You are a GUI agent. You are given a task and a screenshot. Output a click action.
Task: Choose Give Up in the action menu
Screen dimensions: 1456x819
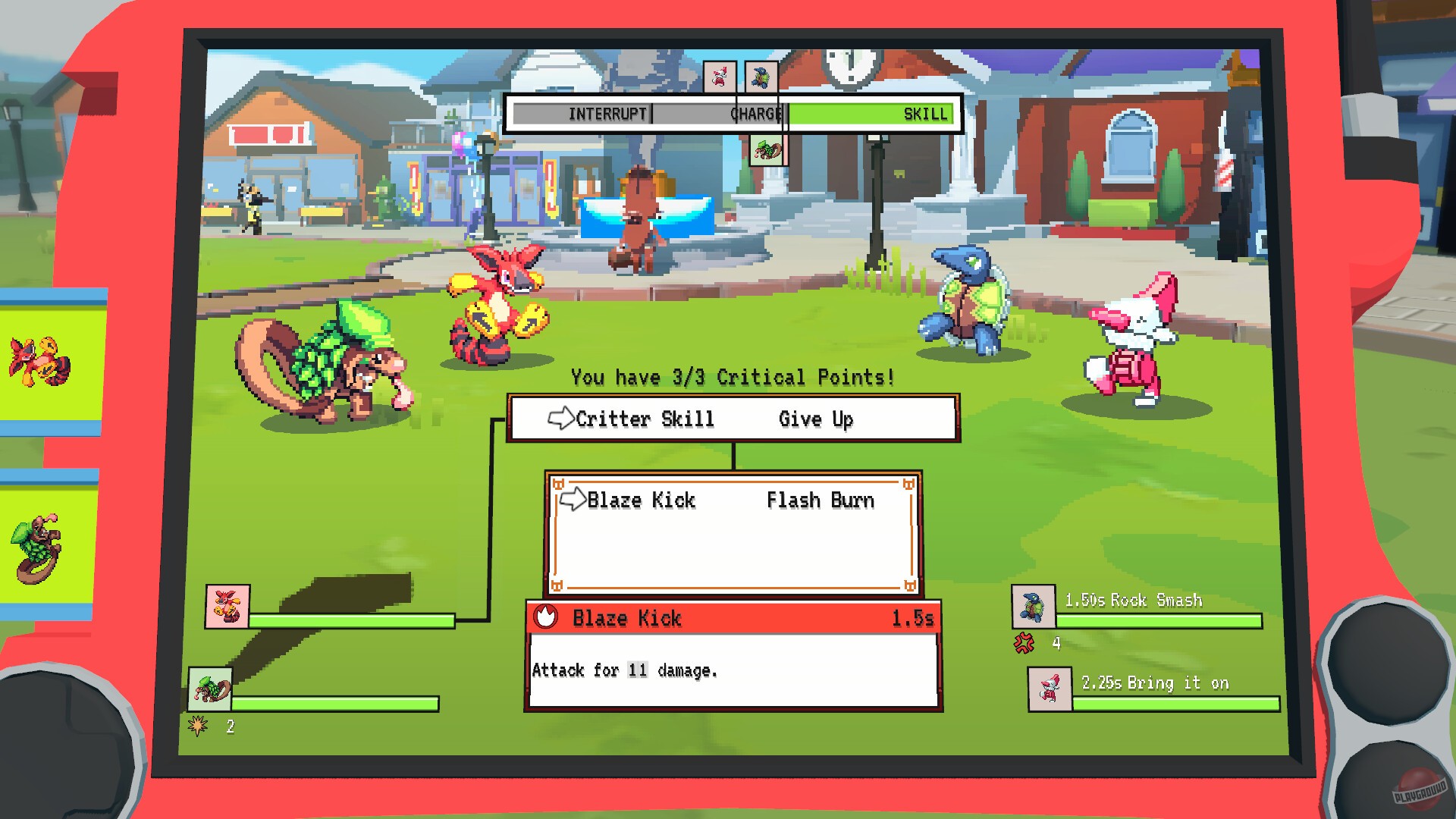815,419
